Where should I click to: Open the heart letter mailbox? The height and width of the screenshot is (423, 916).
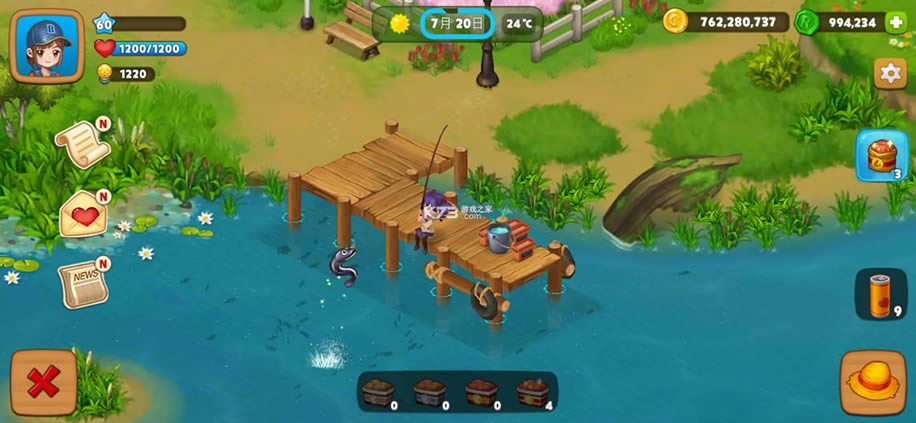[84, 213]
